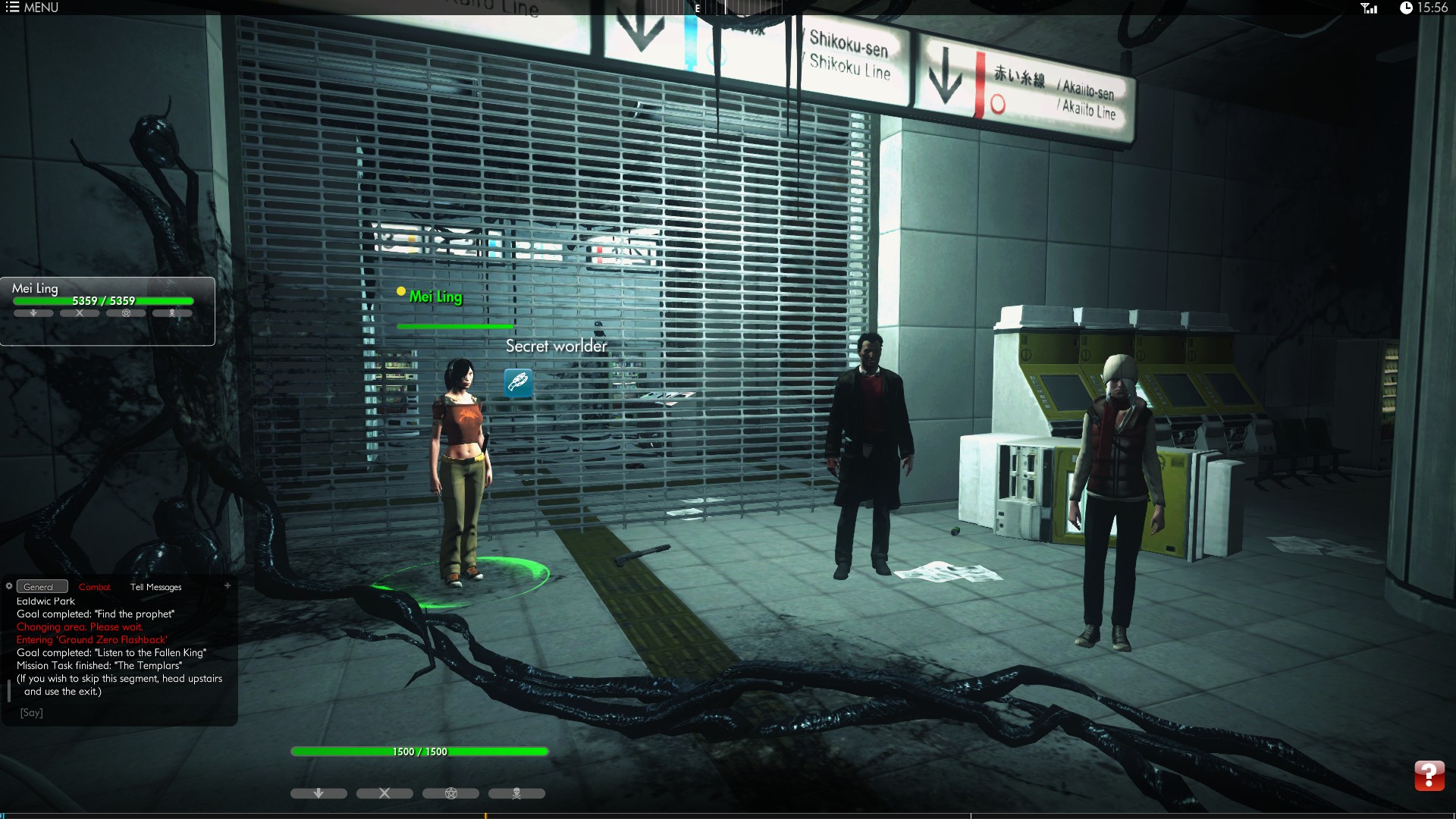The image size is (1456, 819).
Task: Select the Mei Ling target frame
Action: (107, 311)
